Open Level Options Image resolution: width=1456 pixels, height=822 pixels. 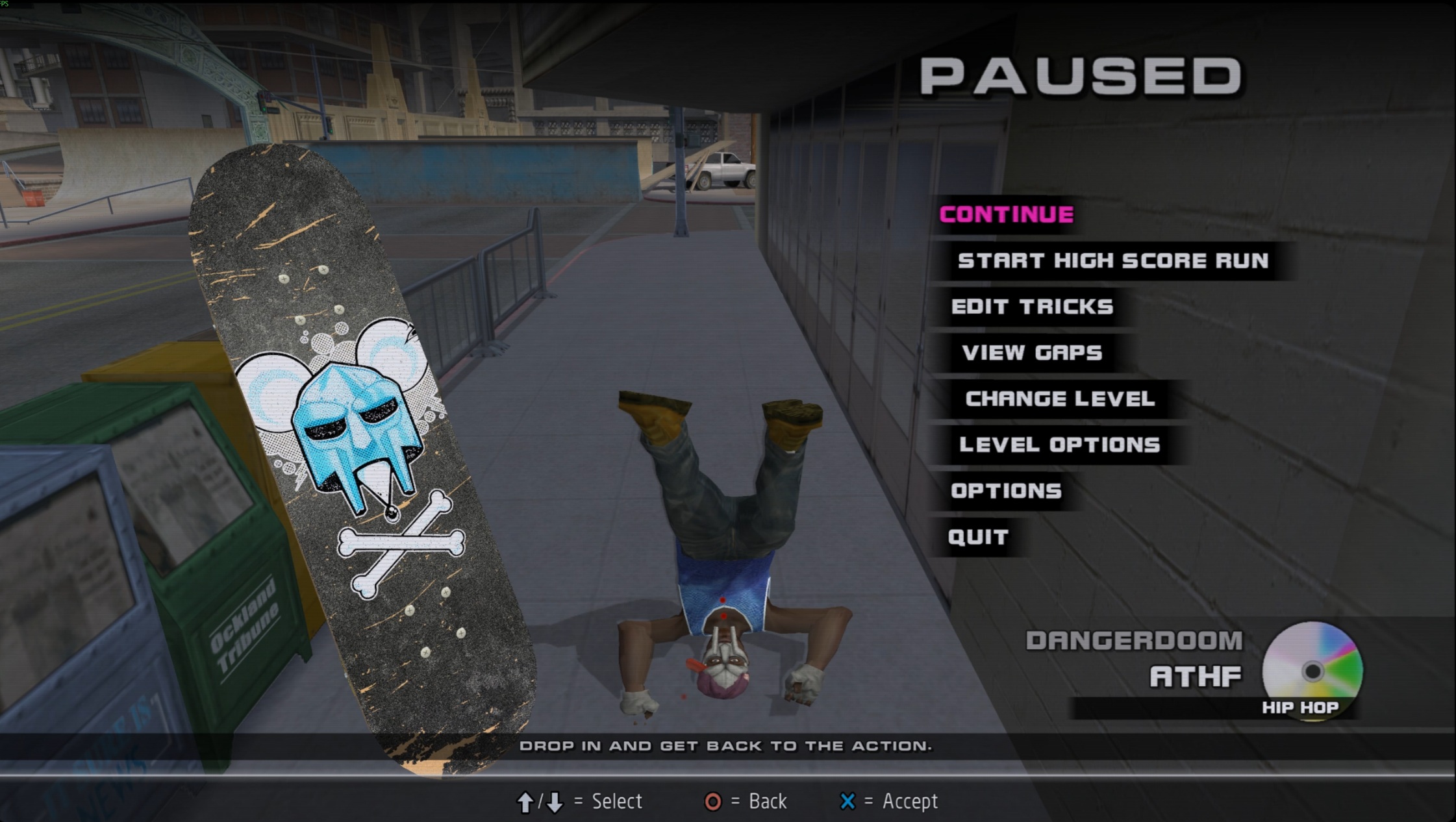pyautogui.click(x=1059, y=445)
